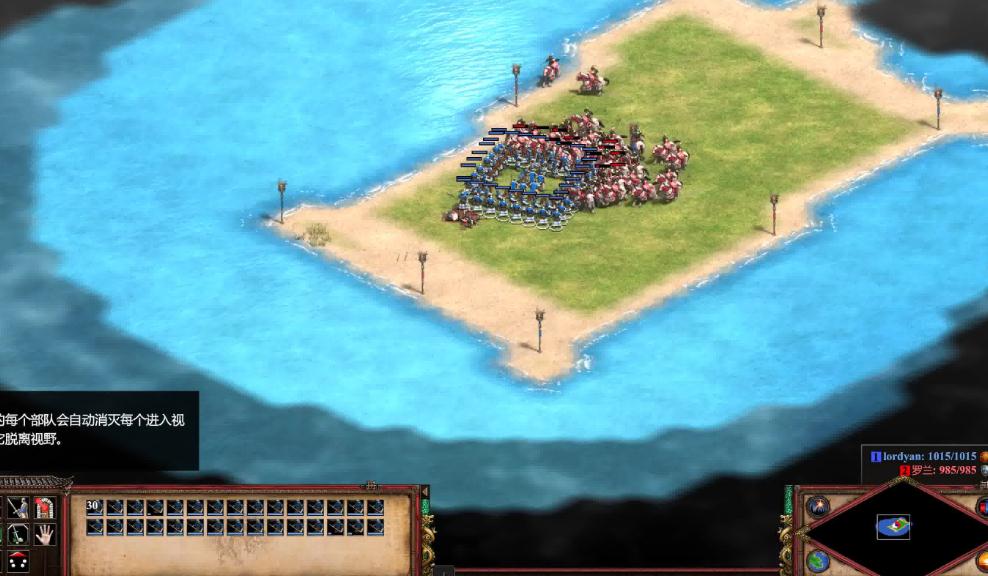Select the first unit portrait marked 30
Viewport: 988px width, 576px height.
[95, 507]
